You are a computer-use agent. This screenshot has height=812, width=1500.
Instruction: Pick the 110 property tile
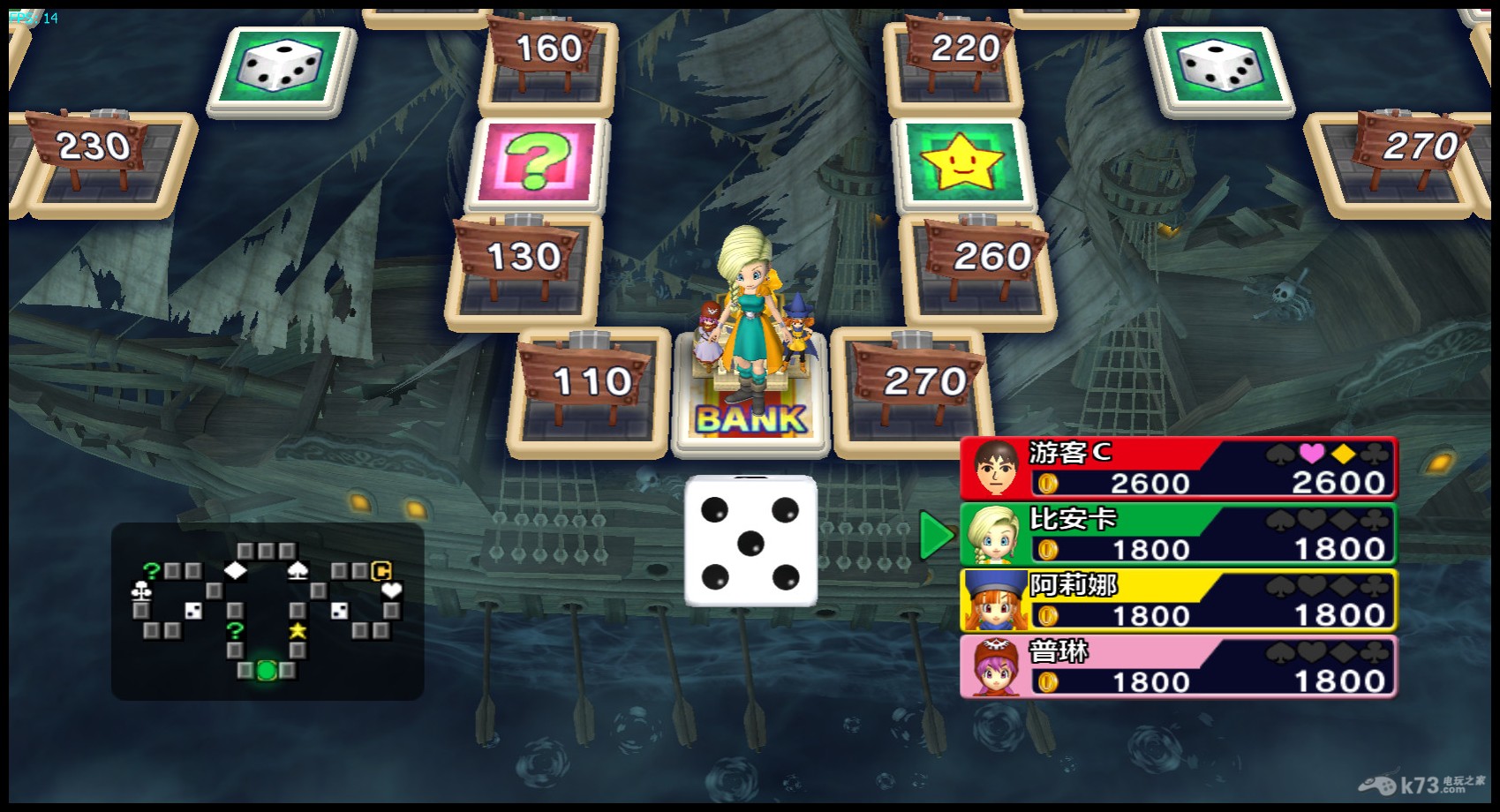click(590, 393)
